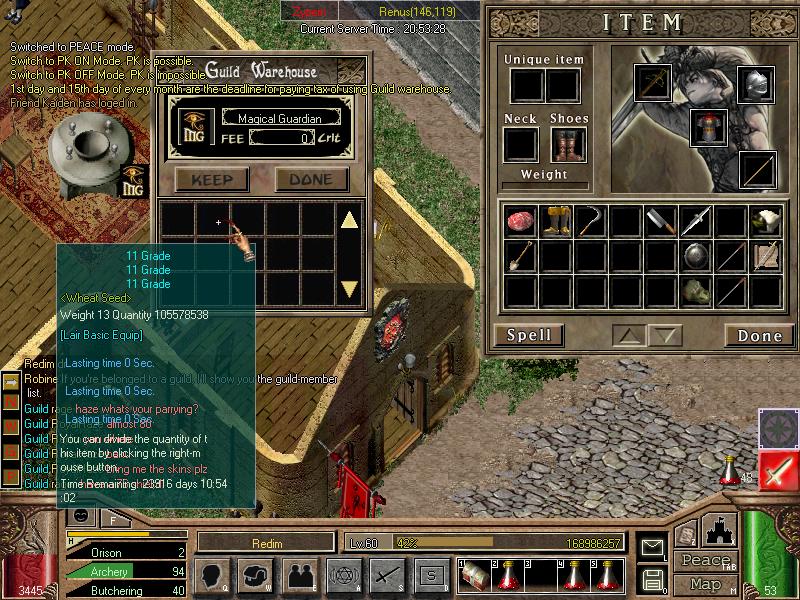Open the Spell panel from the Item window

click(529, 335)
